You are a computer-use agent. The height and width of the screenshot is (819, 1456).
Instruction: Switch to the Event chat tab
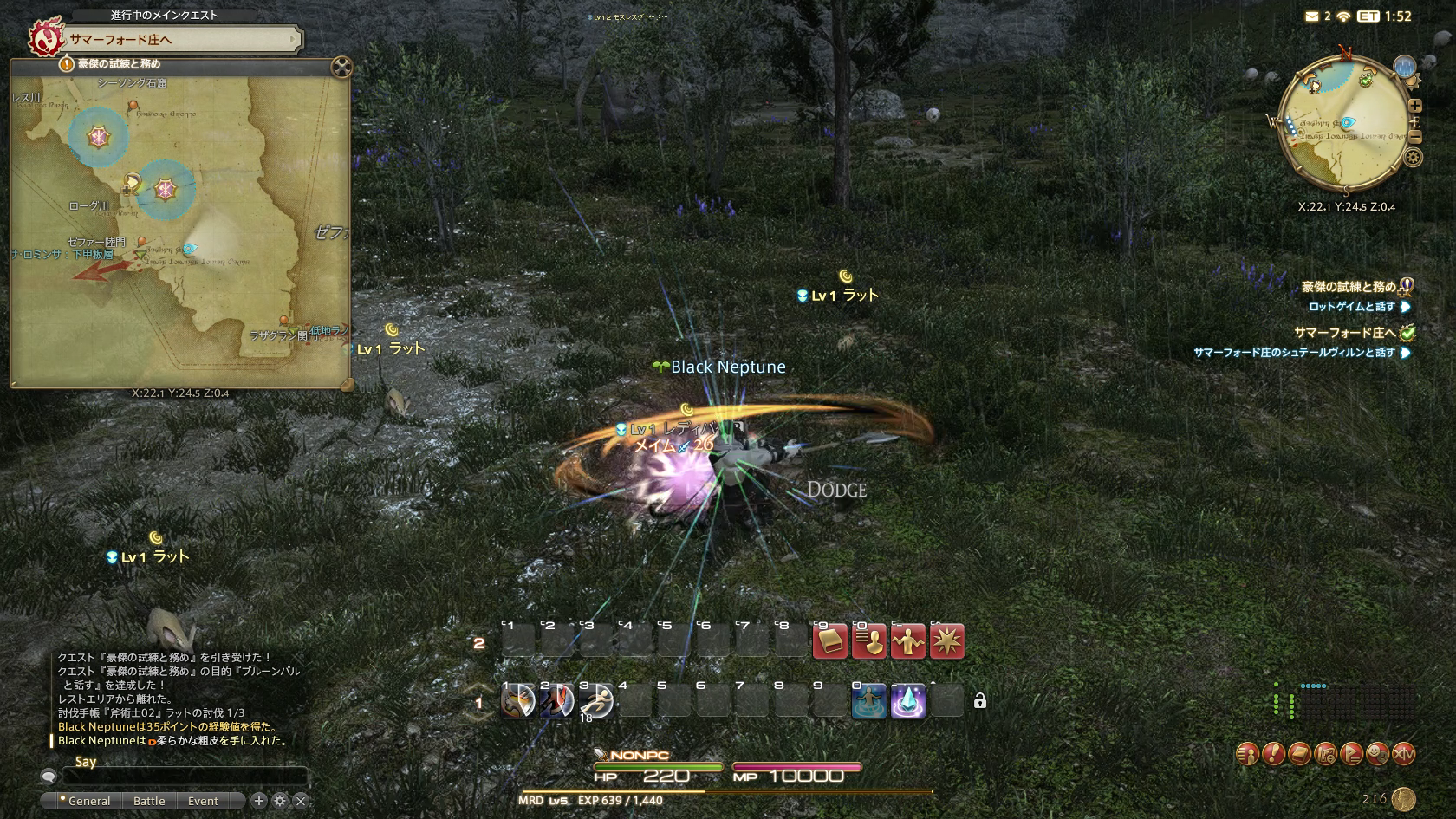tap(203, 801)
